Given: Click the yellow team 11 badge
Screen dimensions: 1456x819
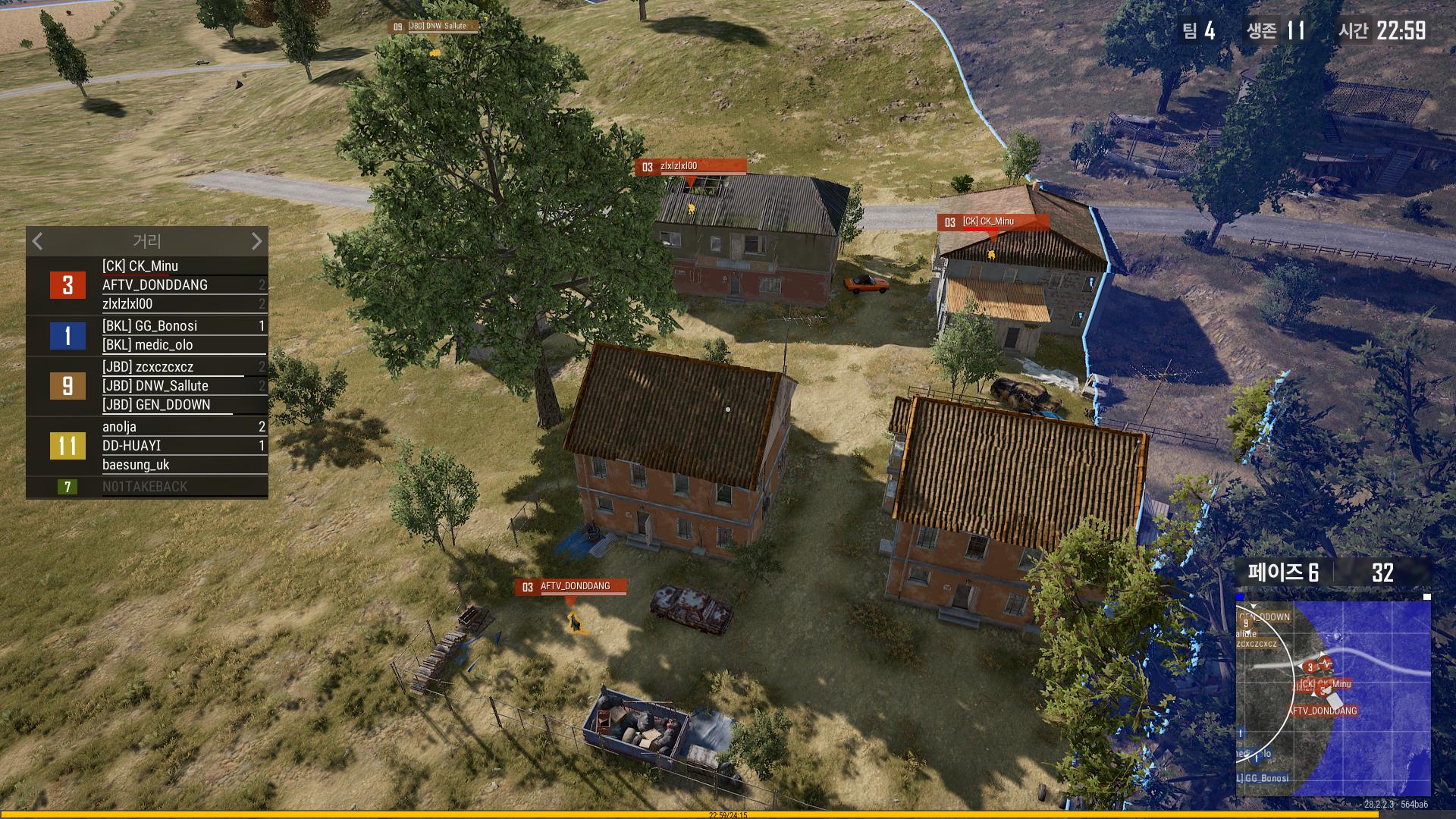Looking at the screenshot, I should (x=67, y=446).
